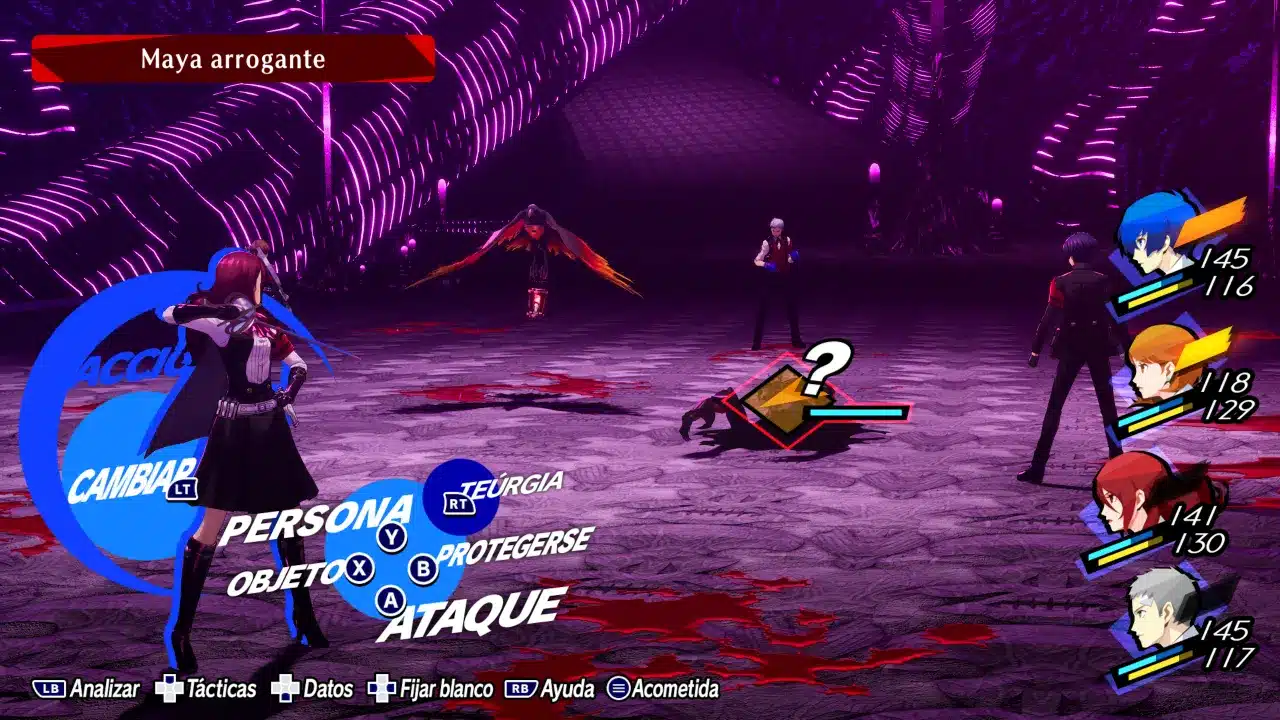Trigger the Acometida rush option
Image resolution: width=1280 pixels, height=720 pixels.
(663, 689)
